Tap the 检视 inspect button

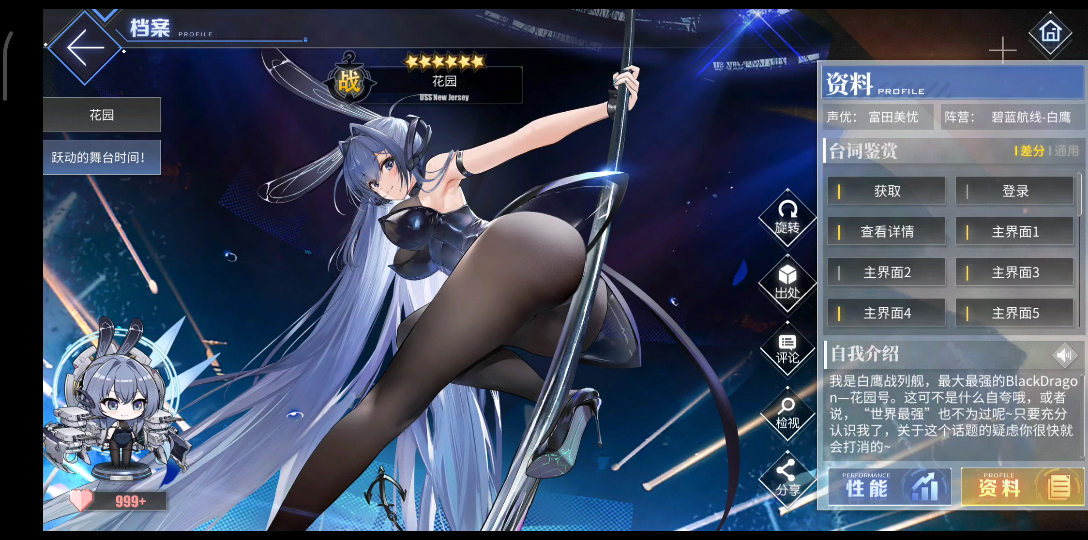[x=787, y=412]
